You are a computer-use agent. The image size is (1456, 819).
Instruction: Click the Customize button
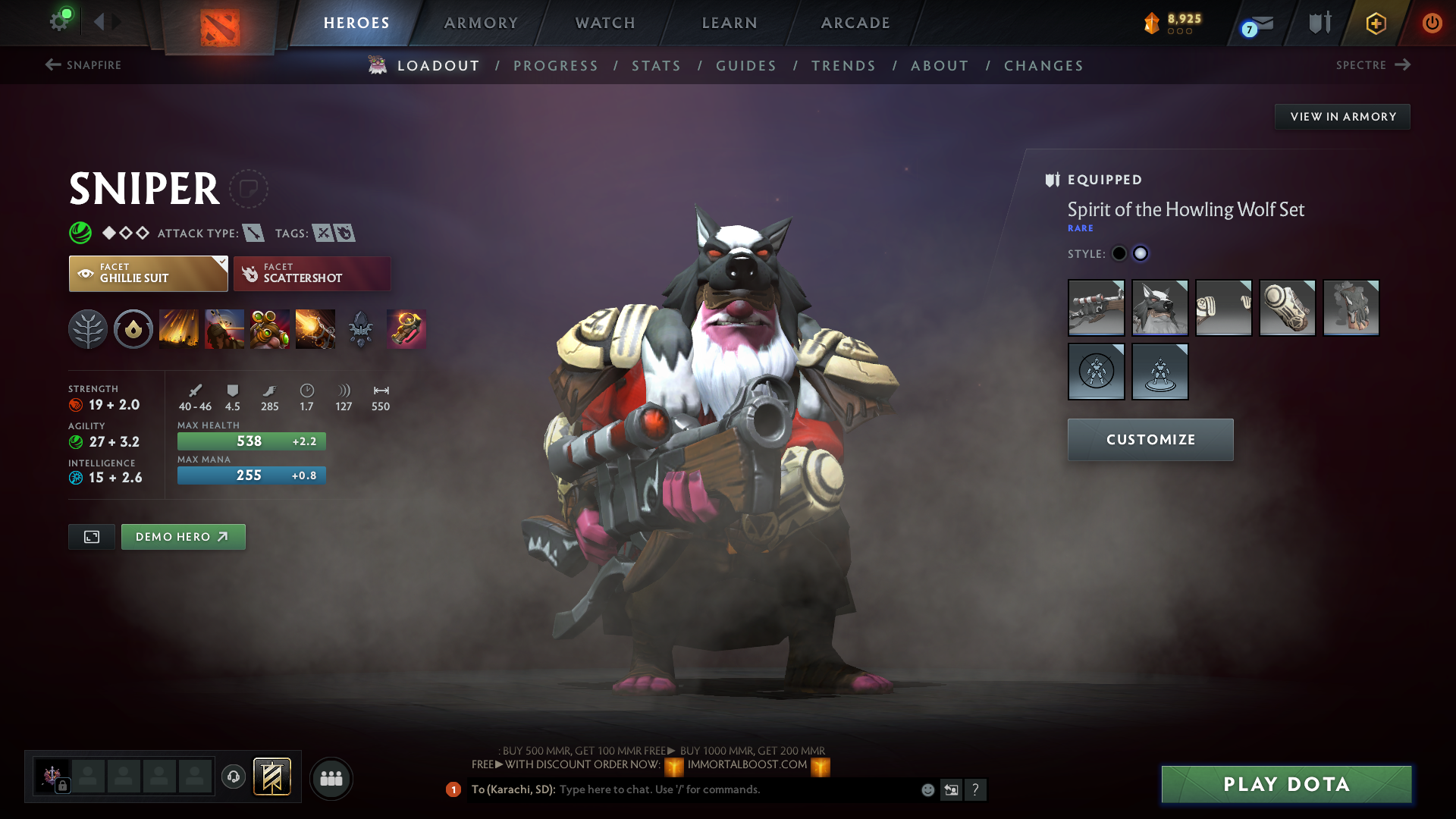tap(1150, 440)
